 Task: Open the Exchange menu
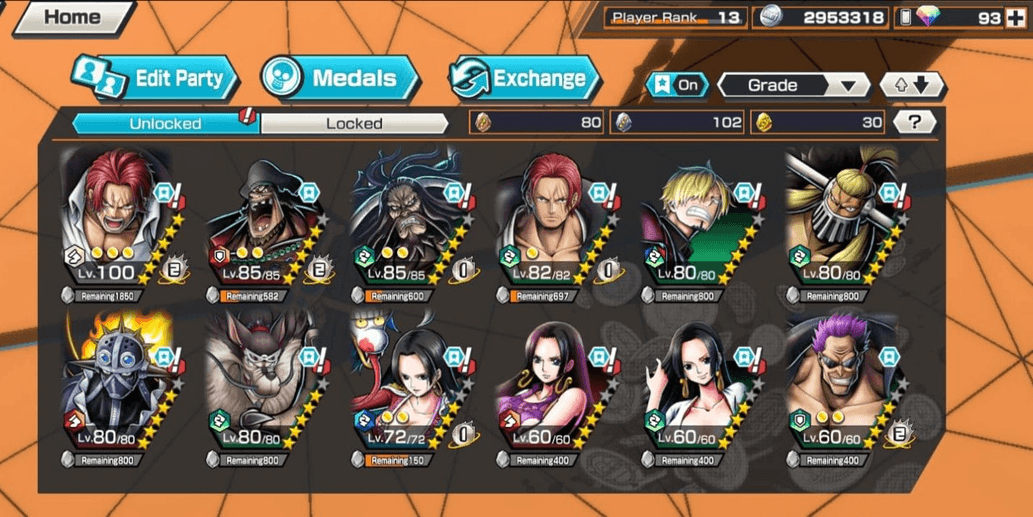point(525,78)
